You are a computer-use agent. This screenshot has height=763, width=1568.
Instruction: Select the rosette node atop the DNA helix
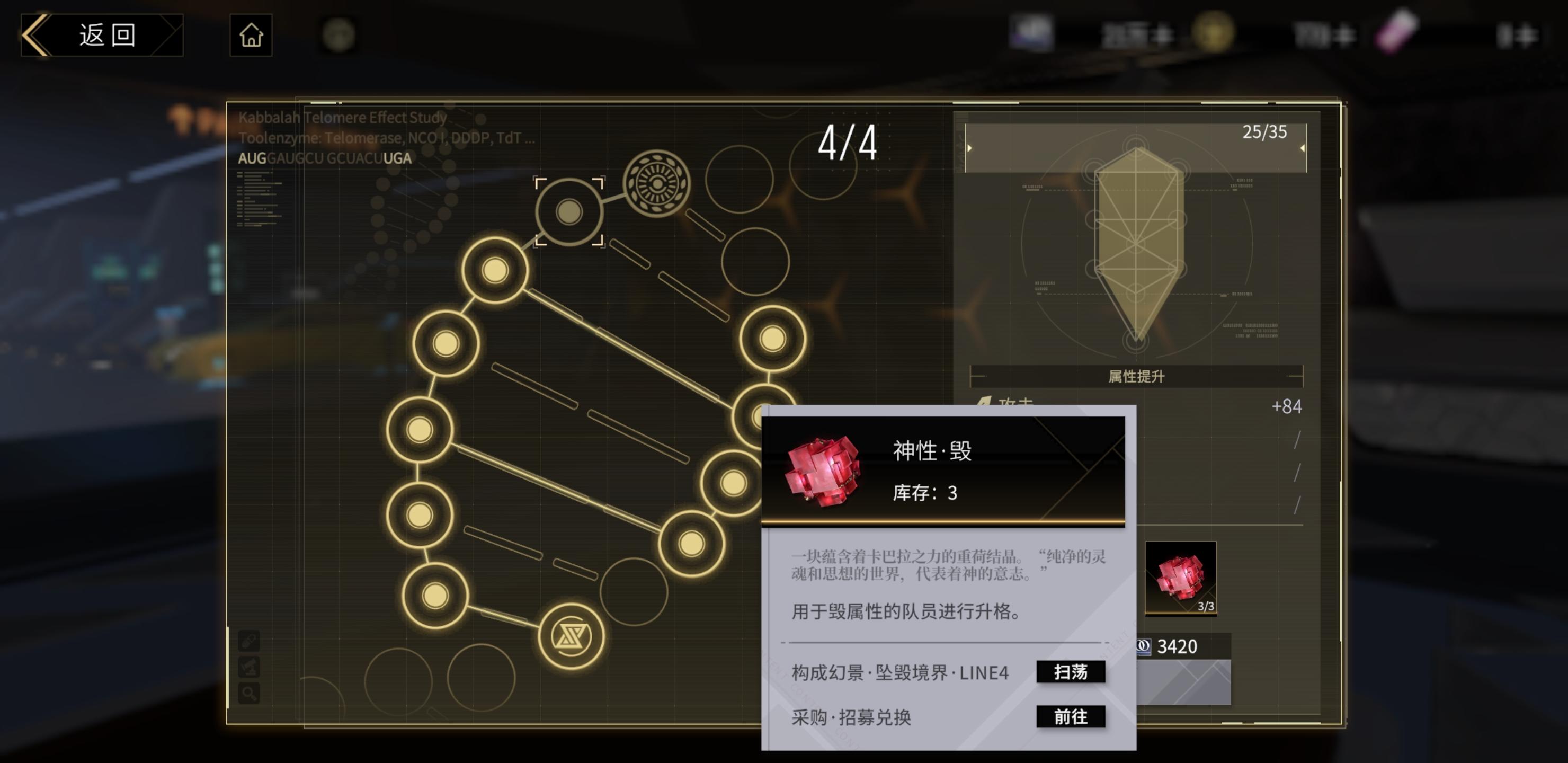tap(657, 183)
